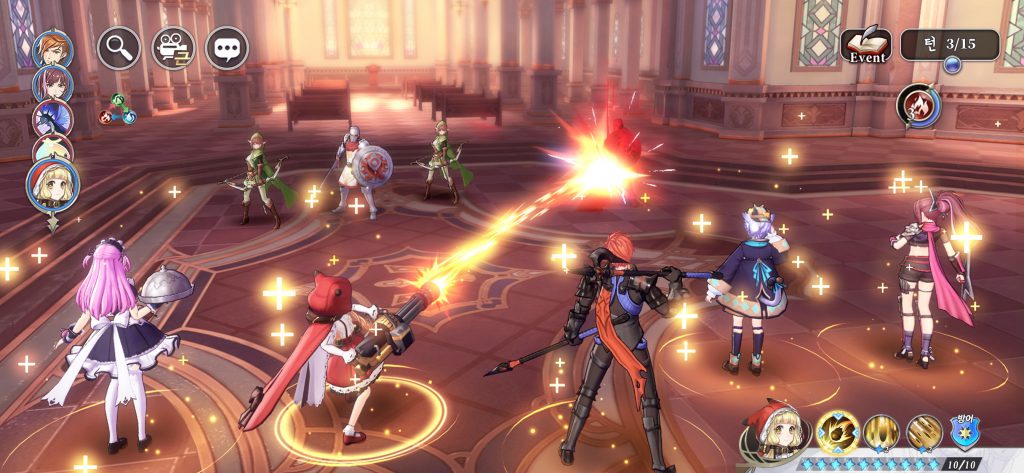Toggle the battle camera button

point(172,47)
